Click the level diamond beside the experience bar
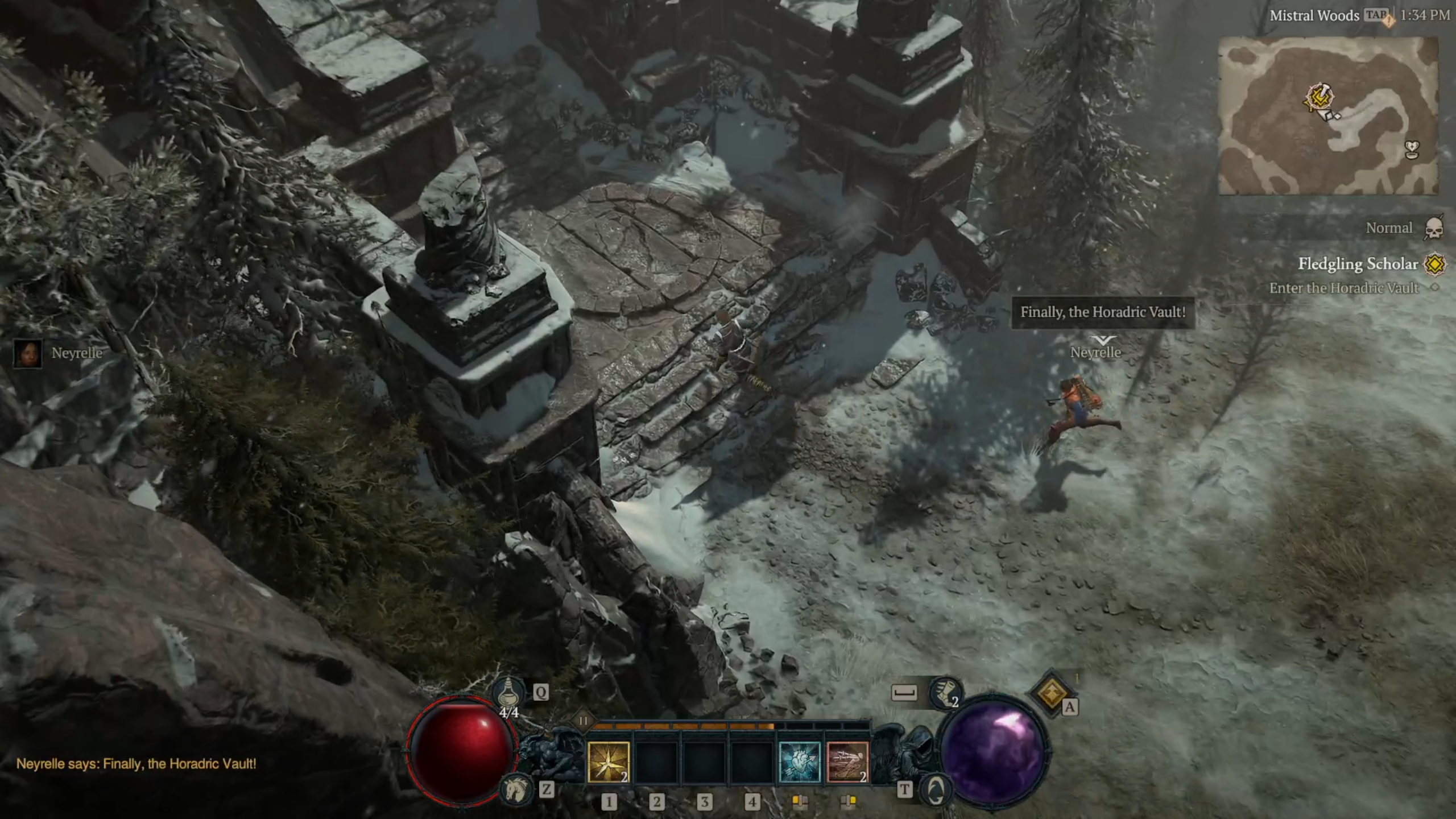This screenshot has height=819, width=1456. (x=582, y=721)
